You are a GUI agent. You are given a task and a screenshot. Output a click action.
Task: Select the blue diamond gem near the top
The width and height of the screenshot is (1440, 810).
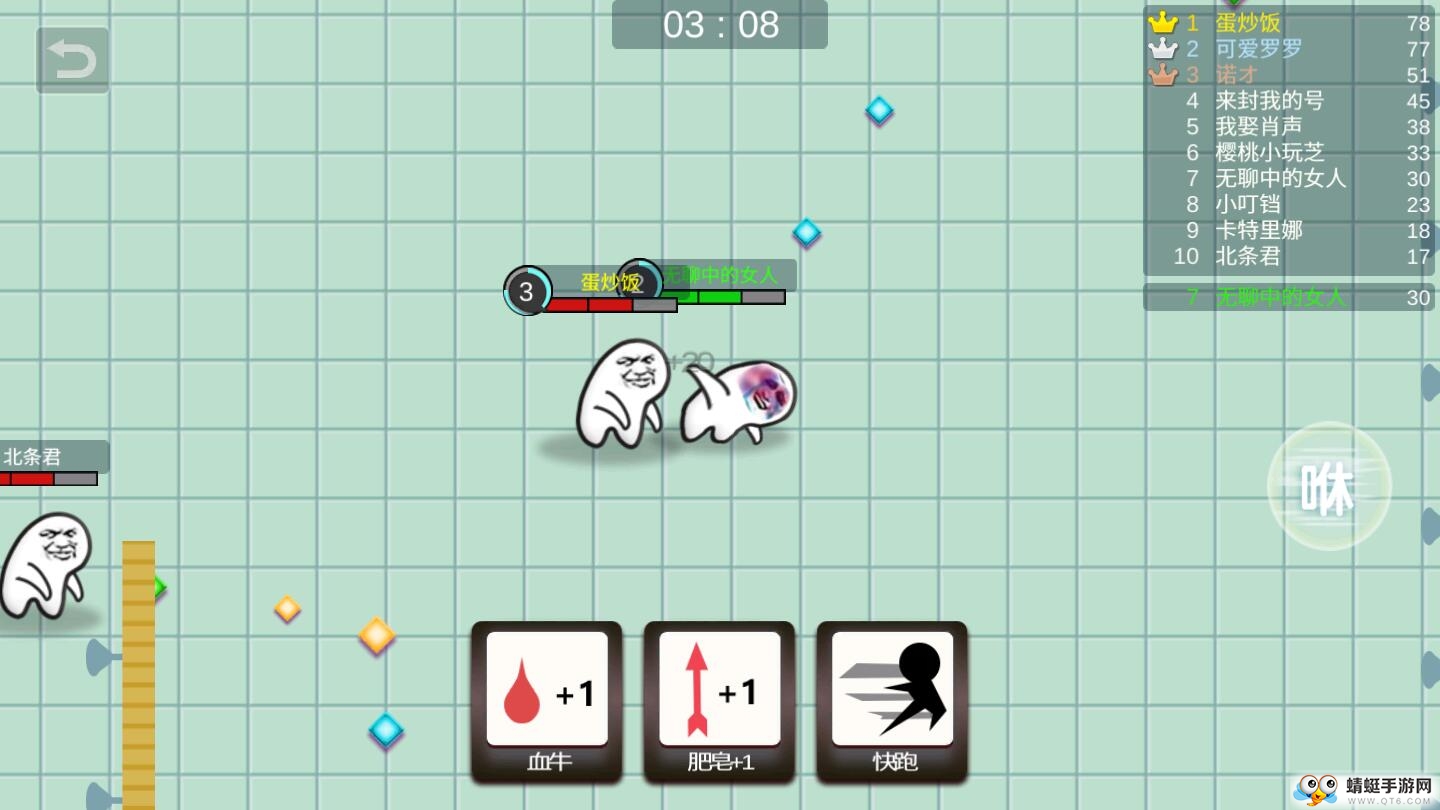[878, 111]
